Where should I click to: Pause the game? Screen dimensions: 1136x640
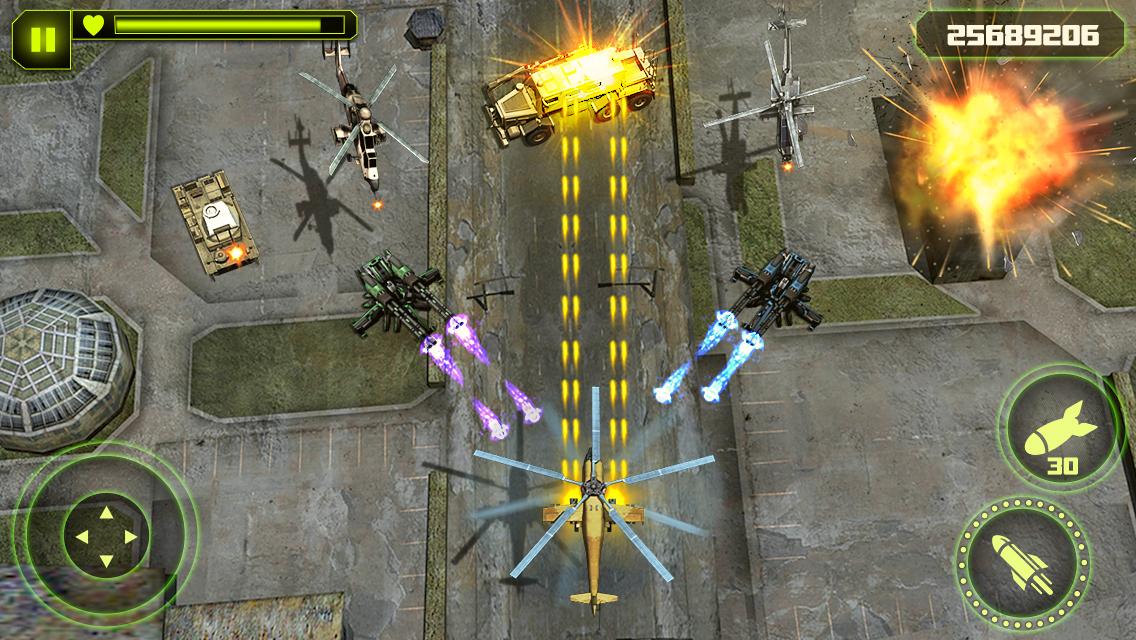pyautogui.click(x=42, y=40)
